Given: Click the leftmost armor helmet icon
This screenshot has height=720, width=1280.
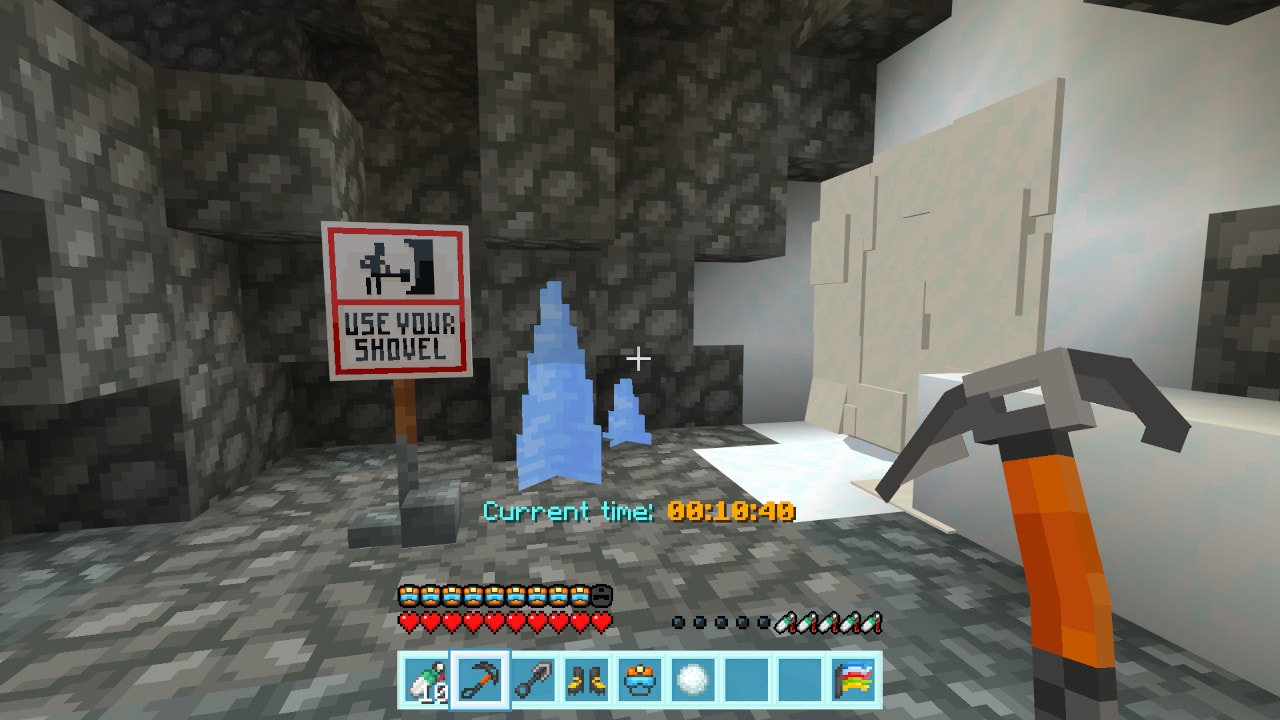Looking at the screenshot, I should point(408,593).
